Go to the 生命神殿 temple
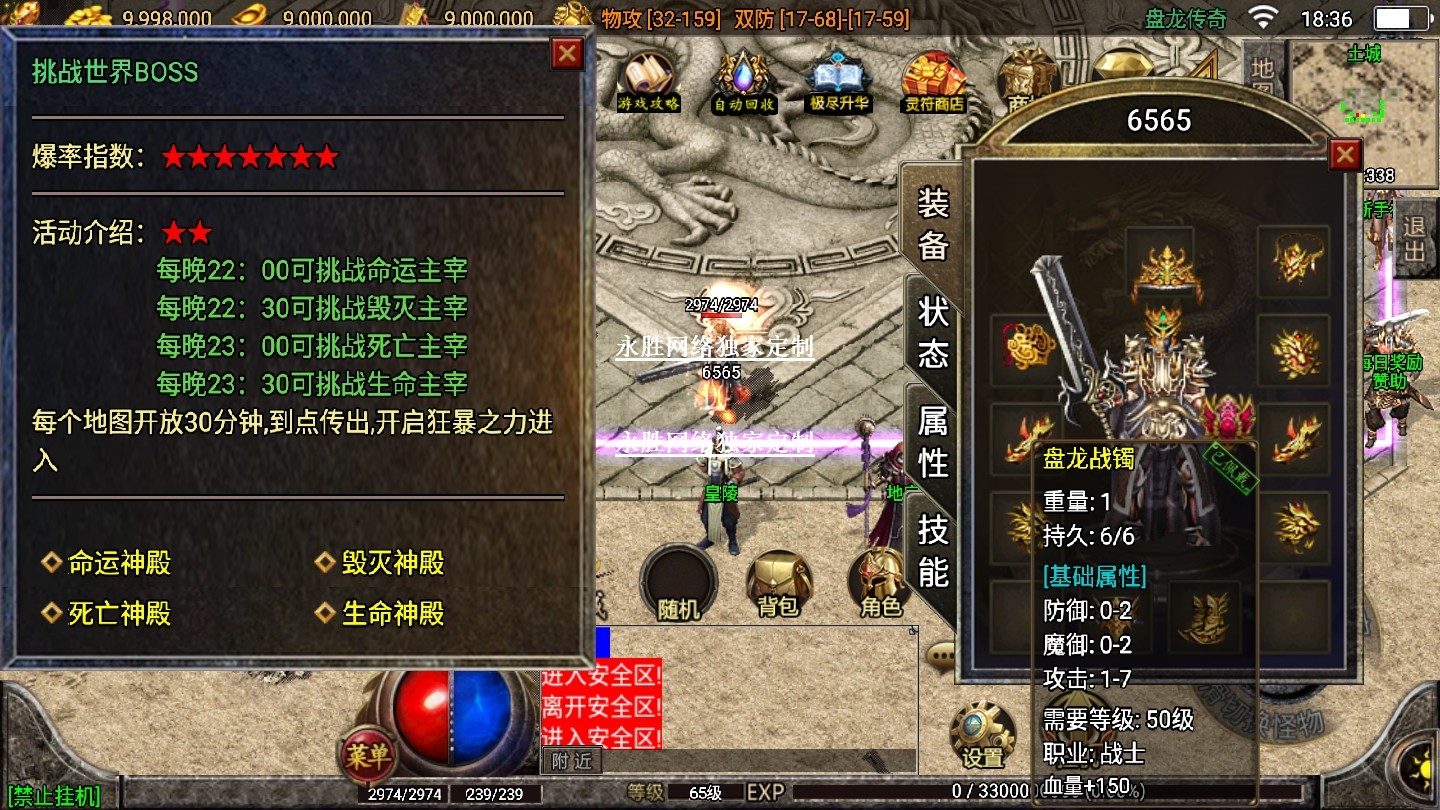This screenshot has width=1440, height=810. 393,613
